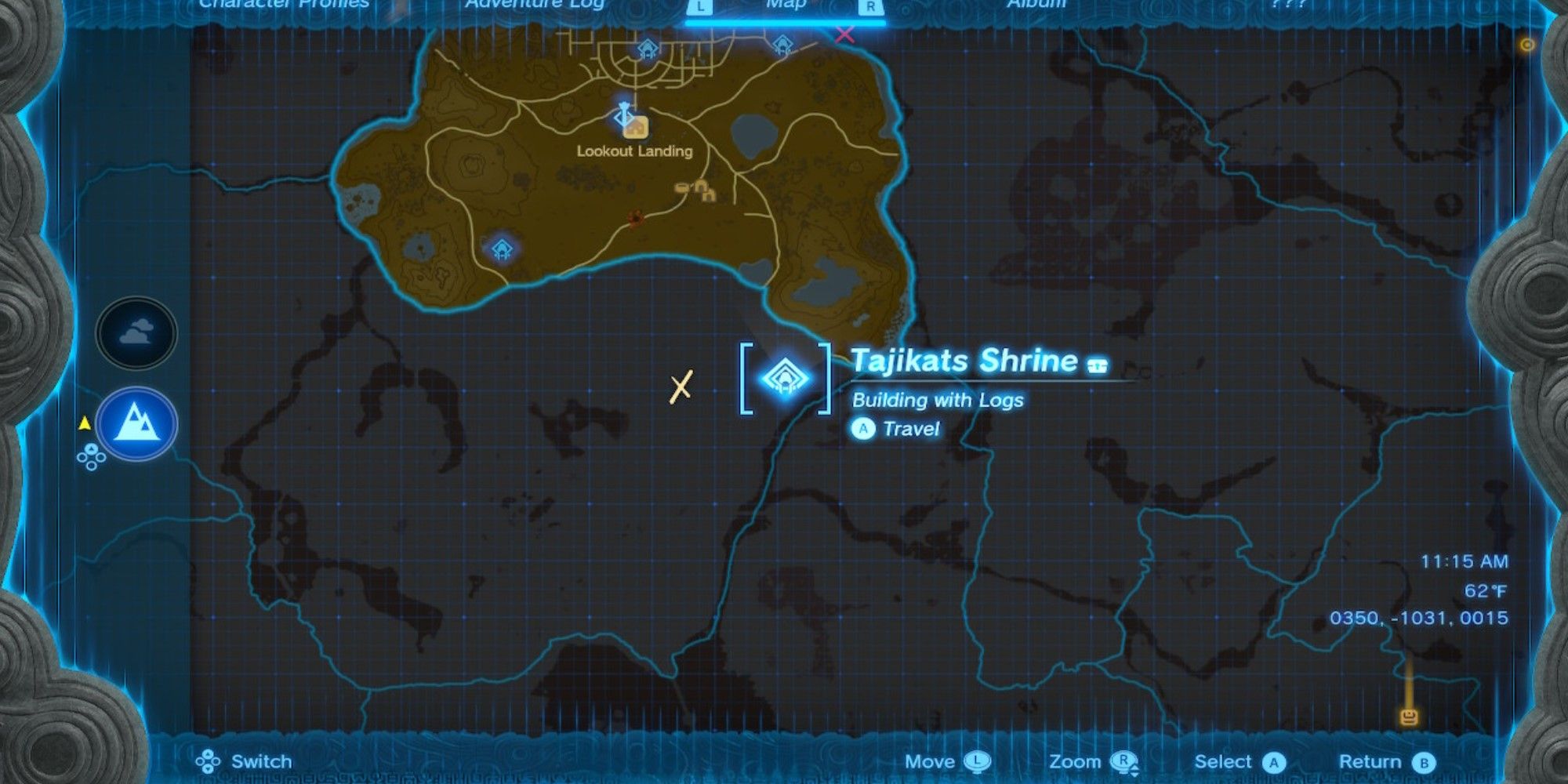This screenshot has width=1568, height=784.
Task: Click the yellow triangle elevation indicator
Action: click(x=86, y=422)
